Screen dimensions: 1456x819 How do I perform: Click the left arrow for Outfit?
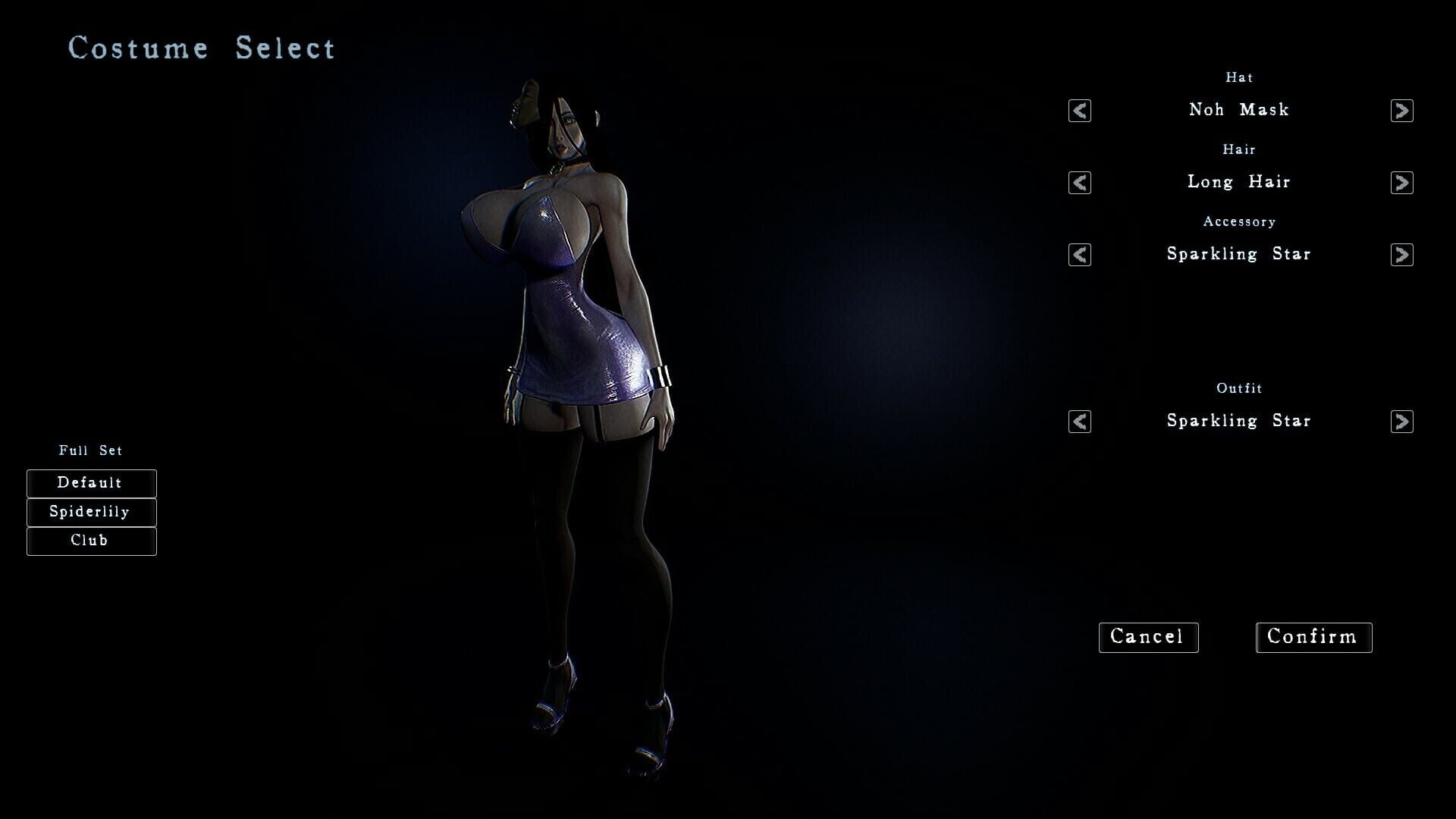coord(1078,422)
